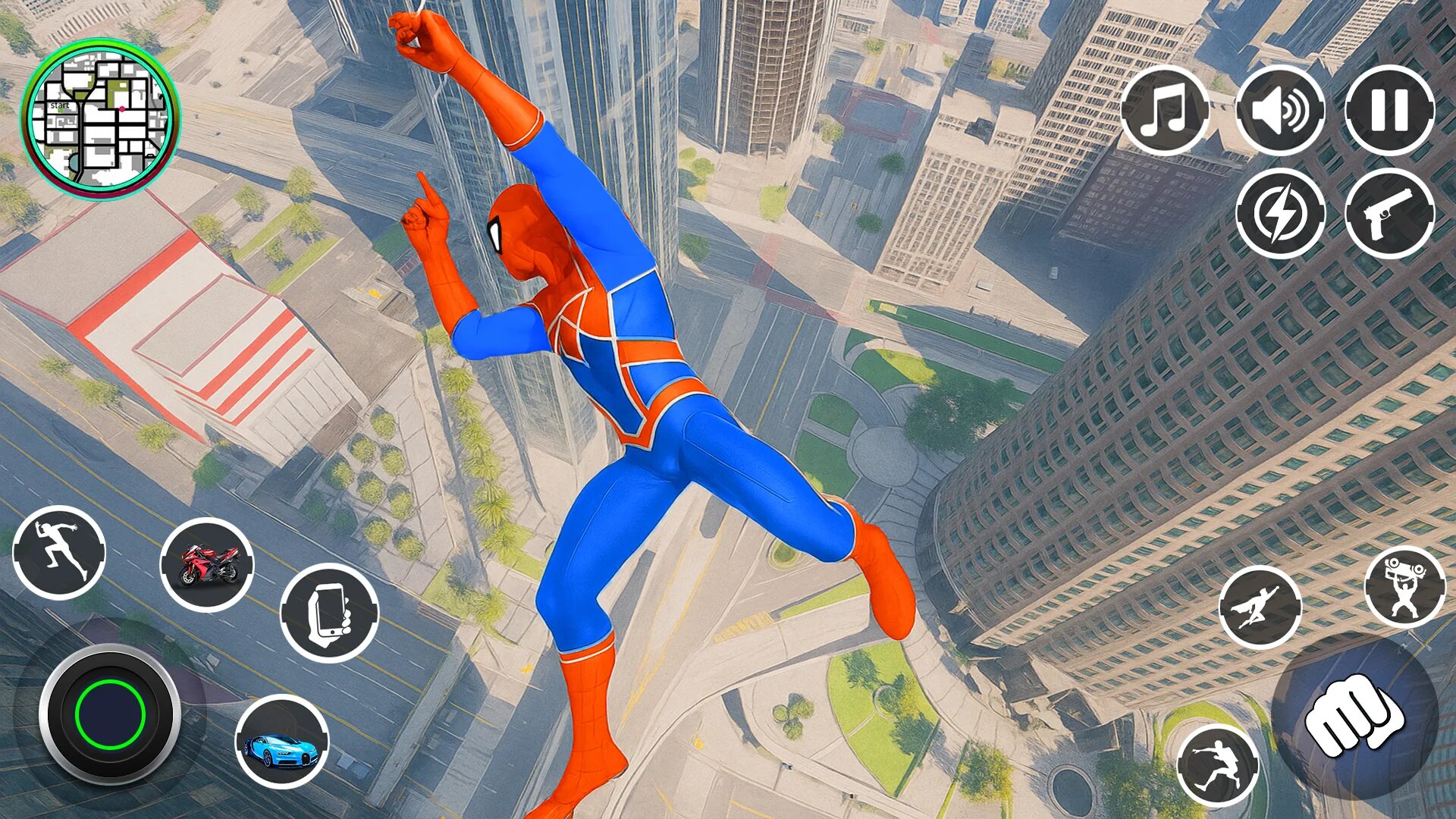Summon the red motorcycle
The height and width of the screenshot is (819, 1456).
(207, 564)
